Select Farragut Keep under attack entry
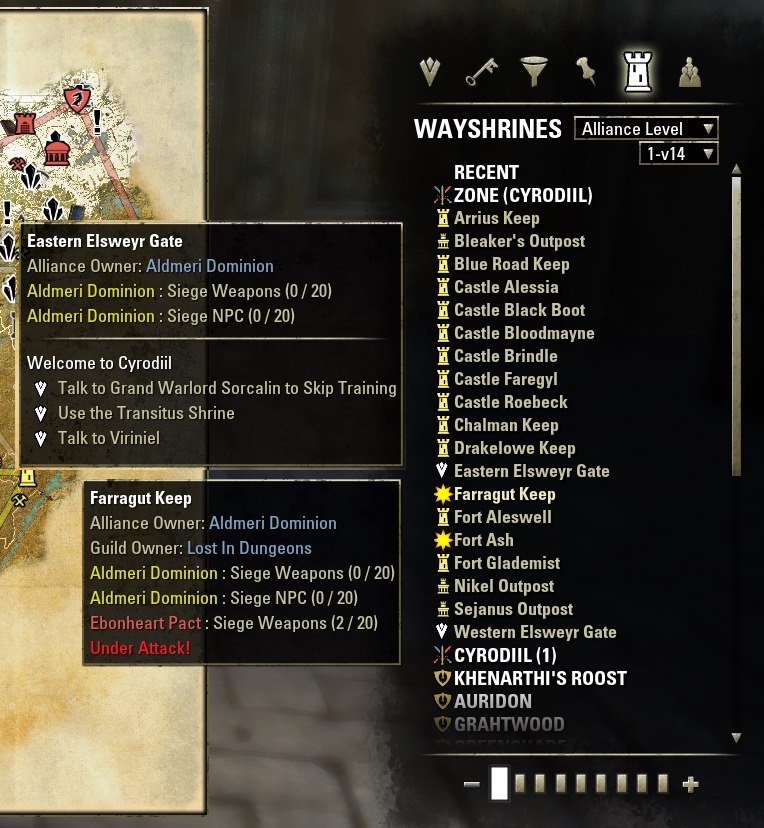 point(504,494)
